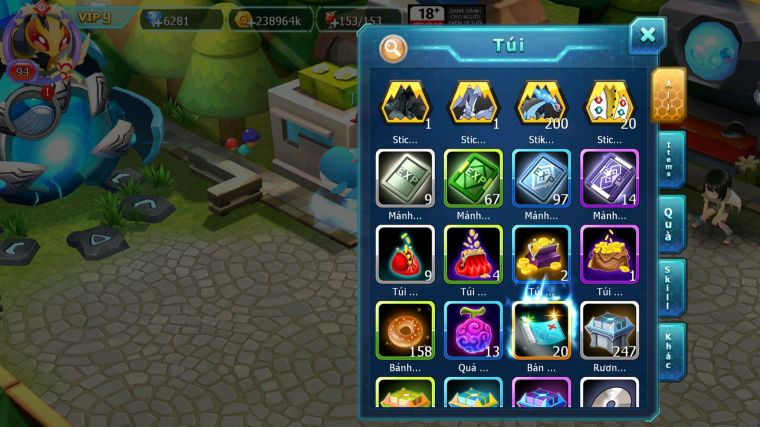760x427 pixels.
Task: Select the purple devil fruit item
Action: point(473,329)
